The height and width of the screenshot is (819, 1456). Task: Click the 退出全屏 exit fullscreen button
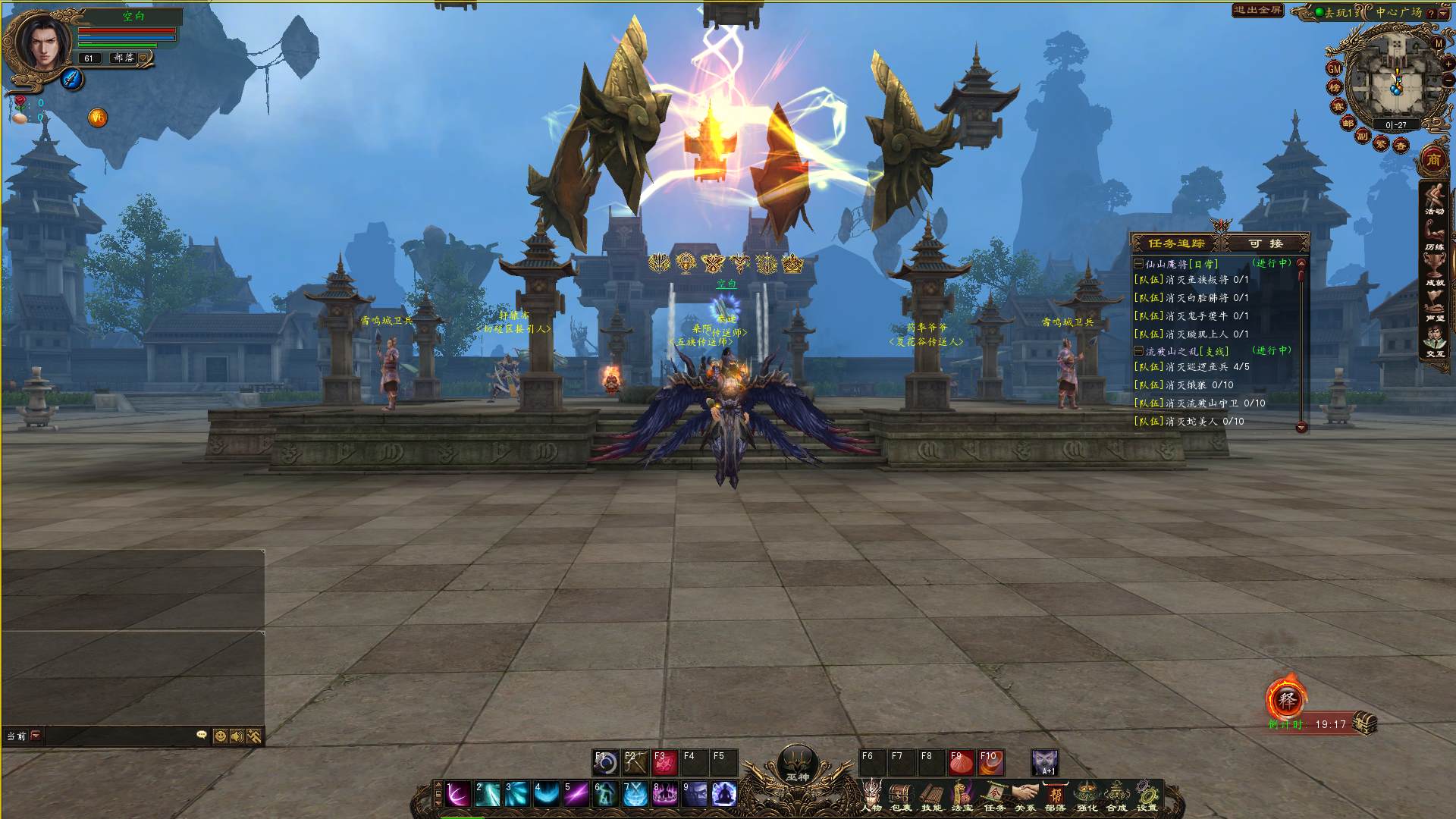click(x=1257, y=10)
